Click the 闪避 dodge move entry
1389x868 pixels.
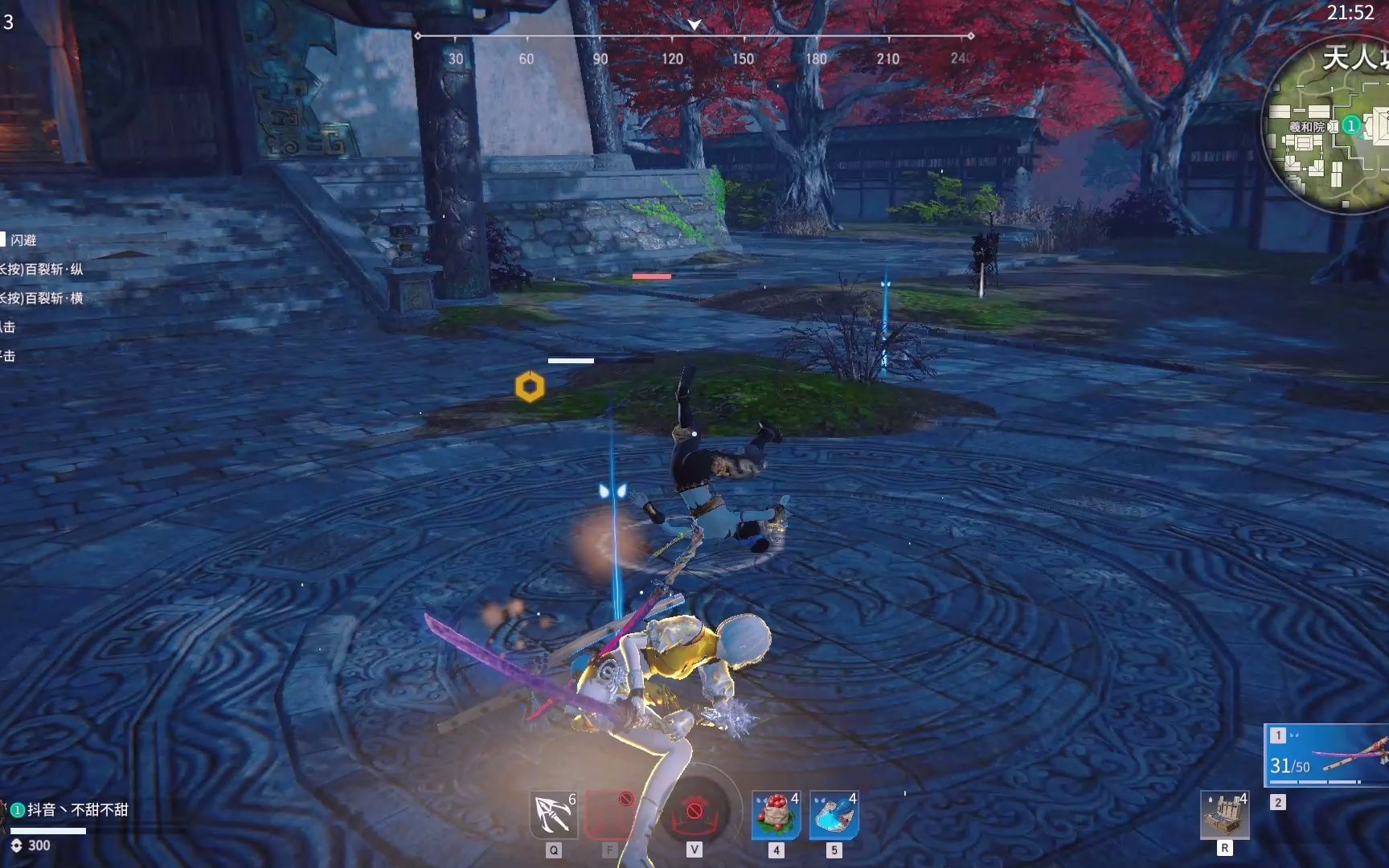pos(23,240)
